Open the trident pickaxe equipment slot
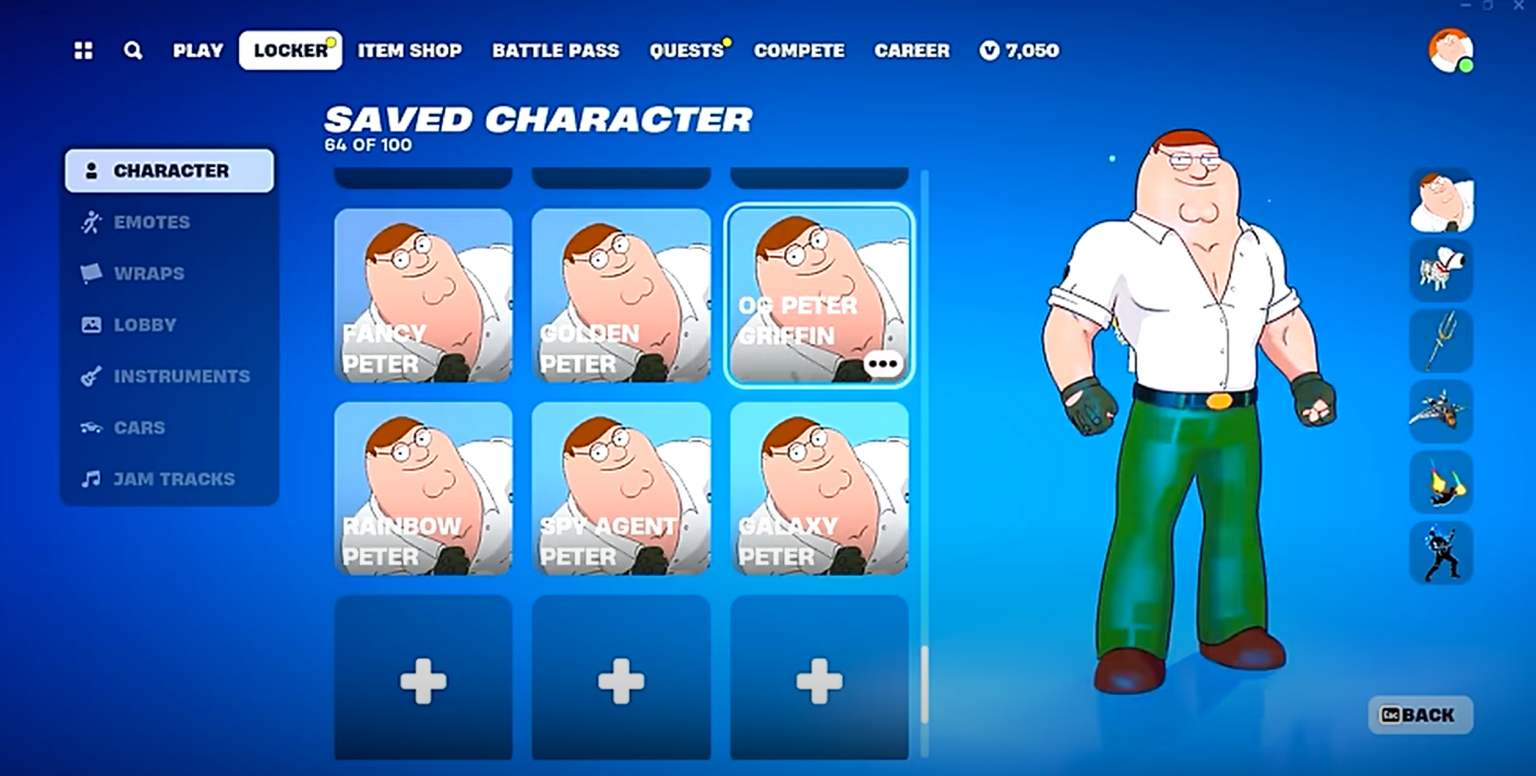Screen dimensions: 1536x776 (x=1441, y=340)
